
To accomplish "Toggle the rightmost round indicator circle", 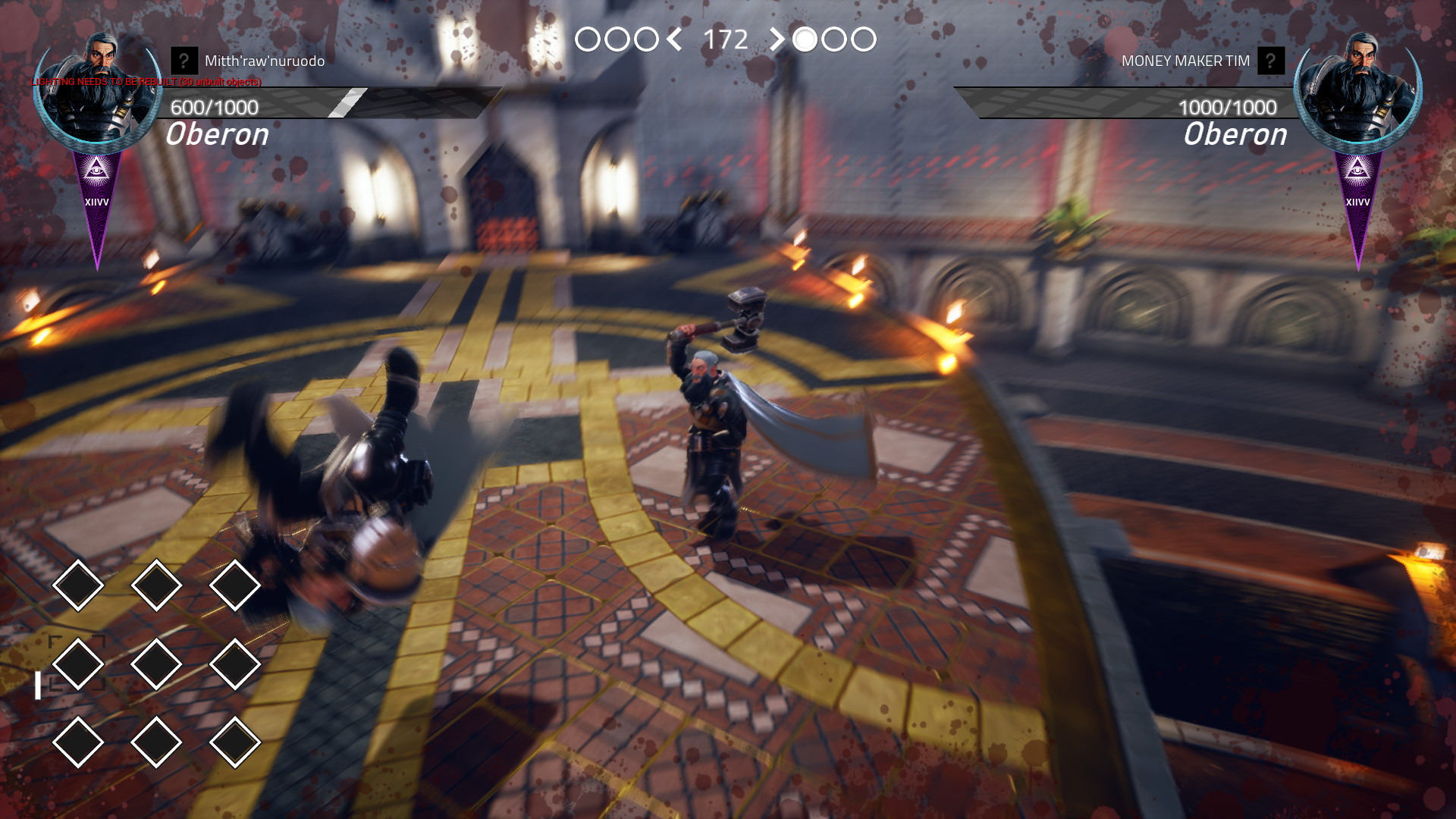I will (x=864, y=38).
